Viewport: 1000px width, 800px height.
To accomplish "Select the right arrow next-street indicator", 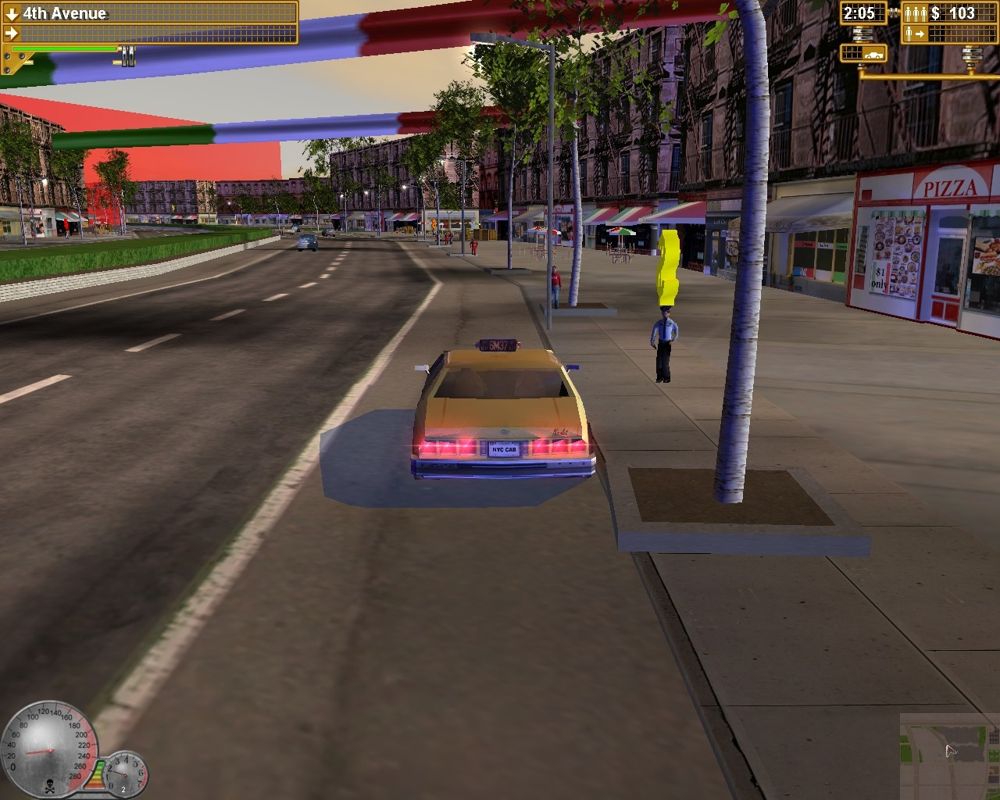I will click(x=11, y=33).
